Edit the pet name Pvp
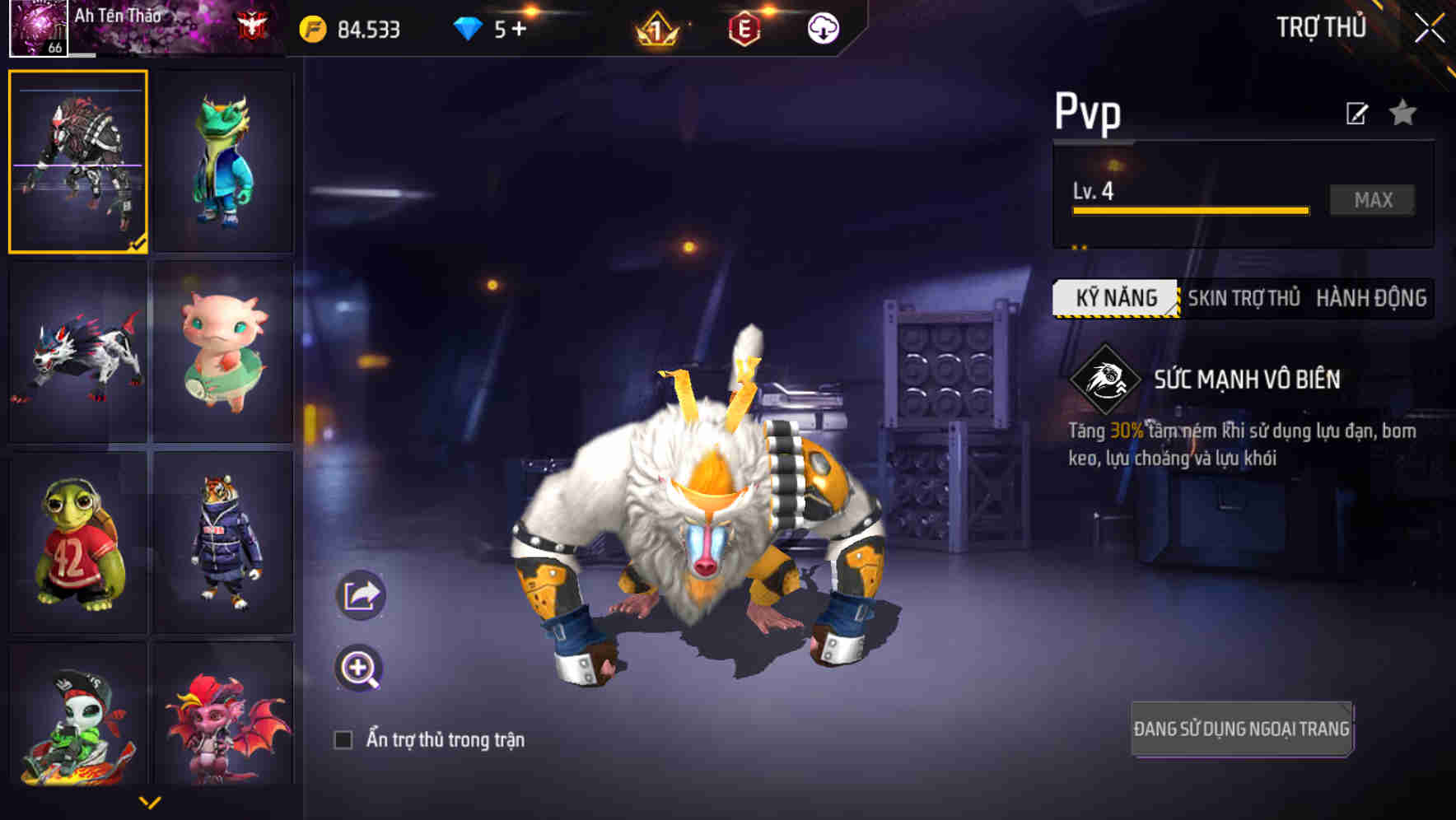1456x820 pixels. (1356, 114)
